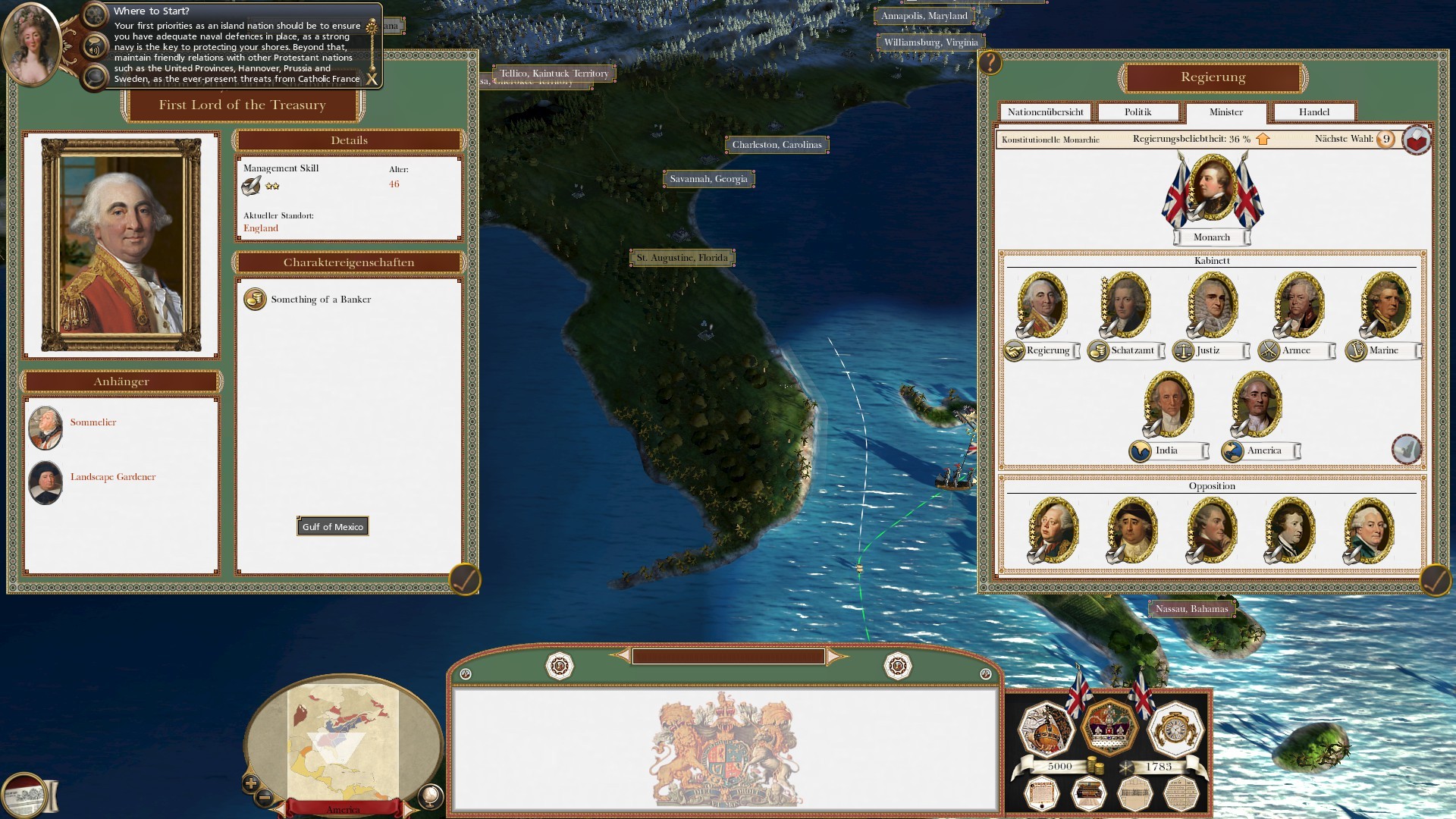1456x819 pixels.
Task: Choose the India governor portrait
Action: [x=1169, y=404]
